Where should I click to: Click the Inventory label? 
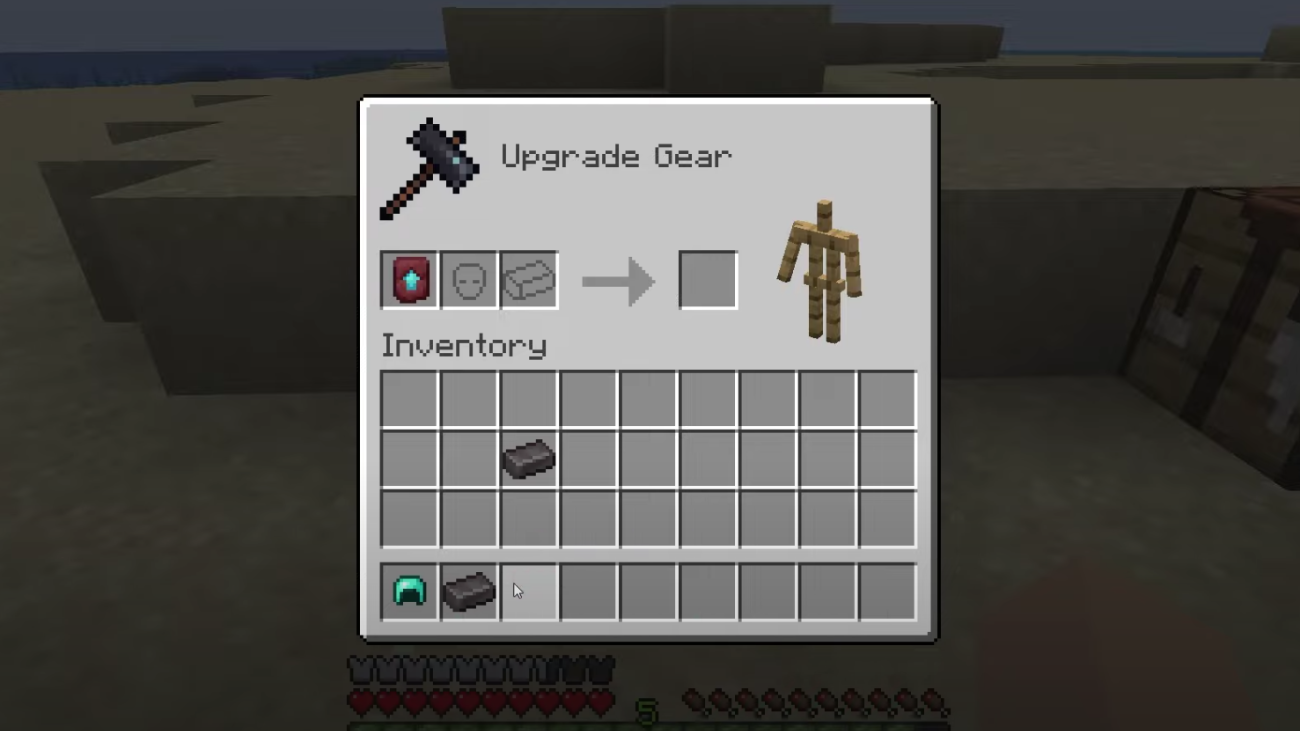pos(464,345)
